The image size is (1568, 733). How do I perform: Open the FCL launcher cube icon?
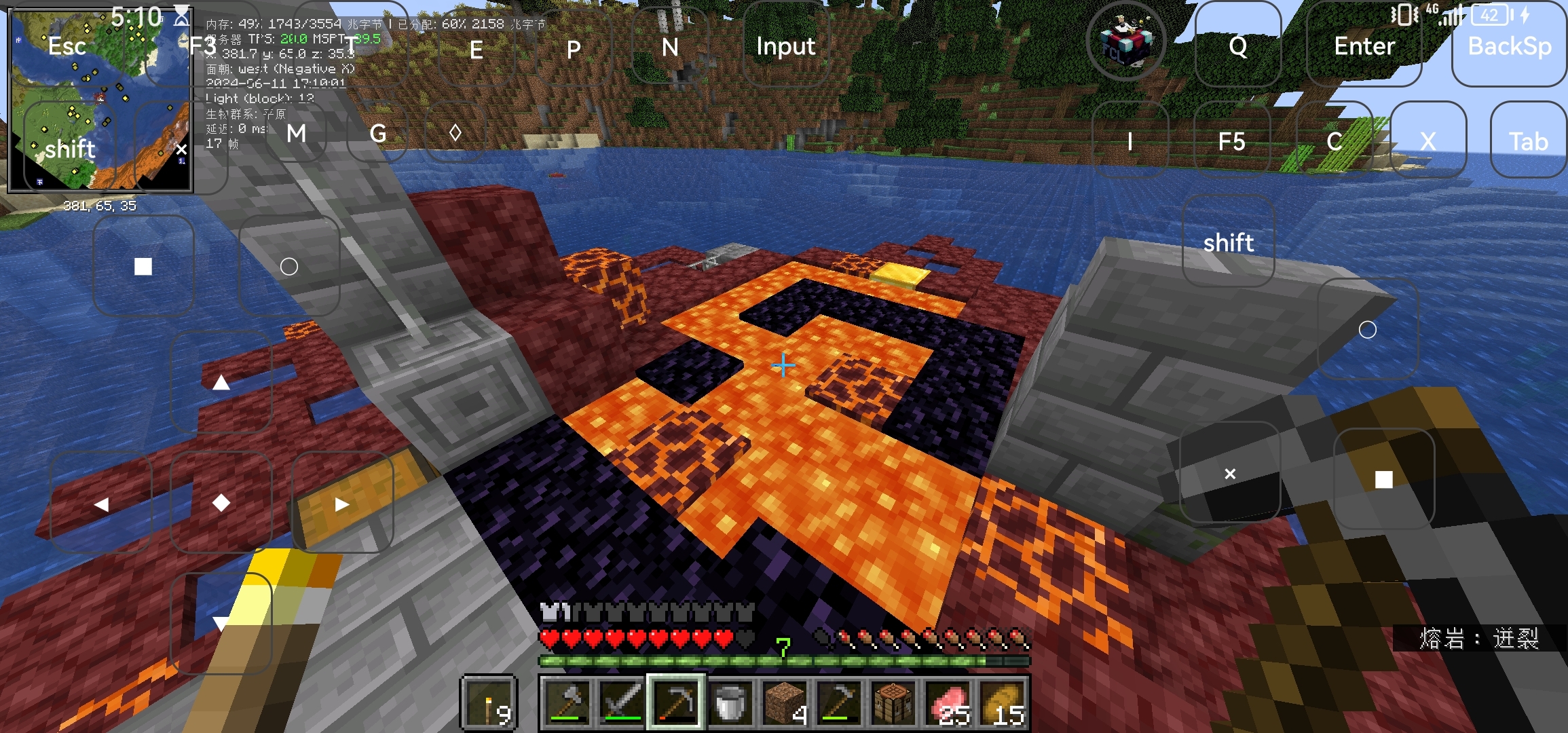tap(1126, 42)
